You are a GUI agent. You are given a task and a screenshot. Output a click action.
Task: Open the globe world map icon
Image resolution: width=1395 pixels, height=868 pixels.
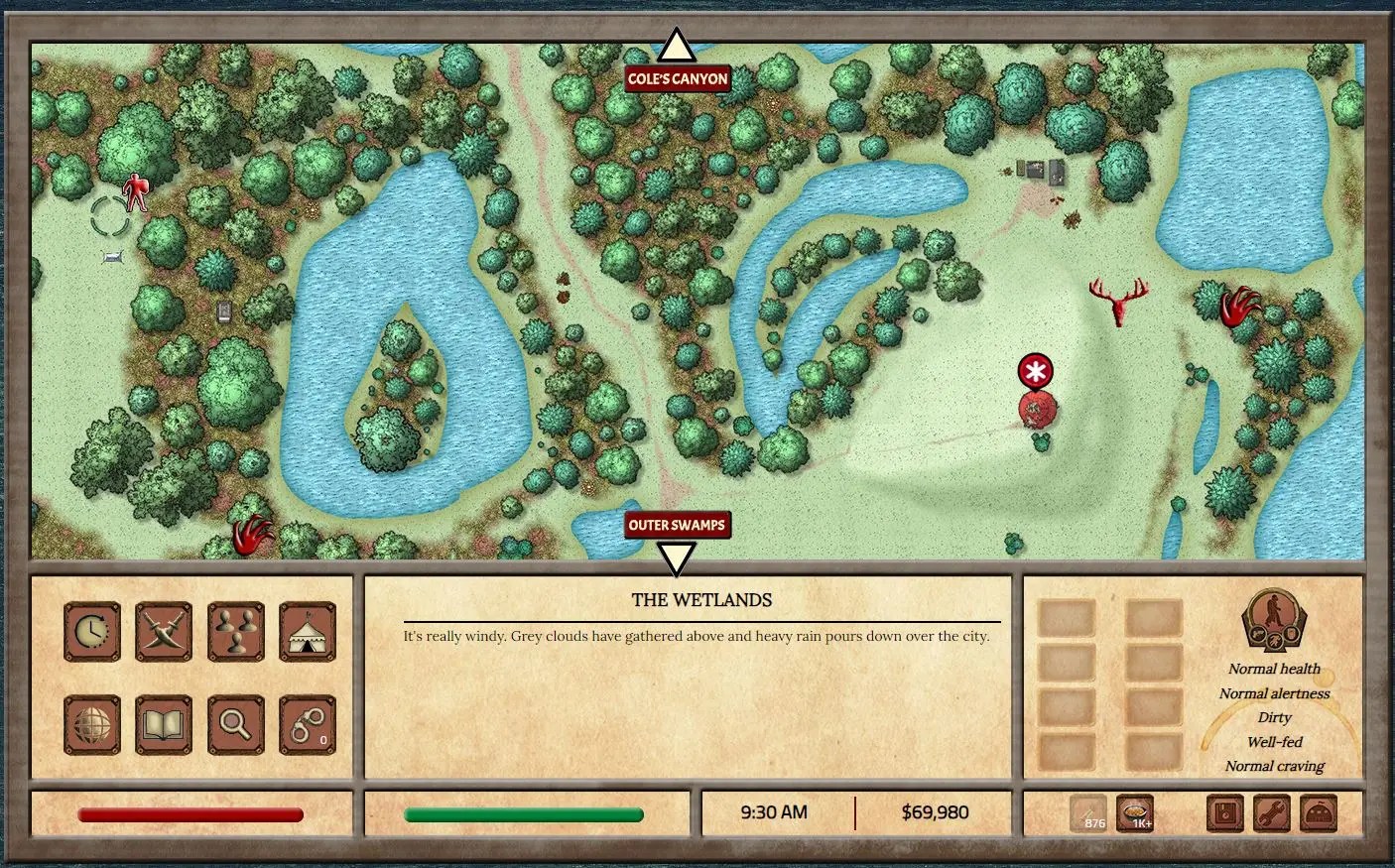(92, 724)
